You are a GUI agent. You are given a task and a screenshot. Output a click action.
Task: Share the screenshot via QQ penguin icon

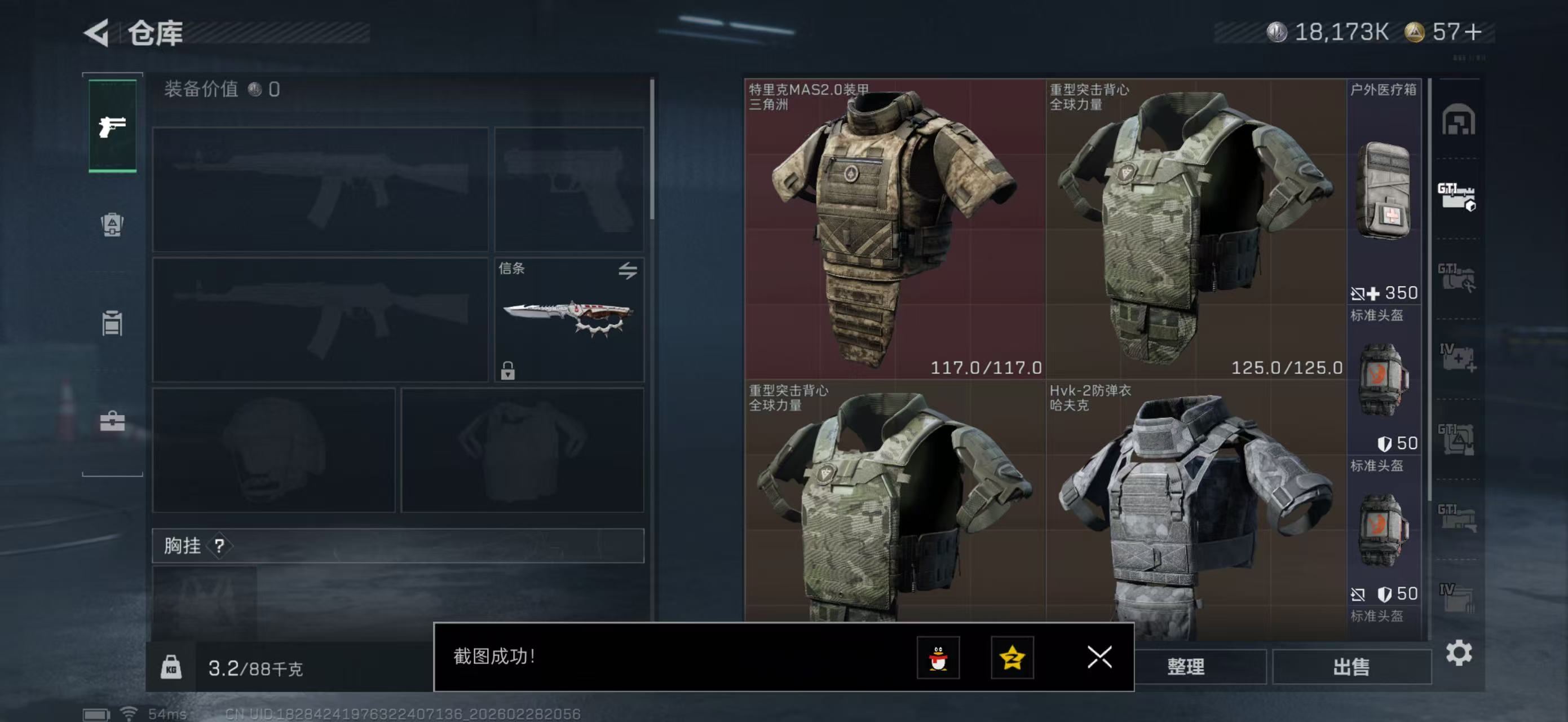pyautogui.click(x=938, y=658)
